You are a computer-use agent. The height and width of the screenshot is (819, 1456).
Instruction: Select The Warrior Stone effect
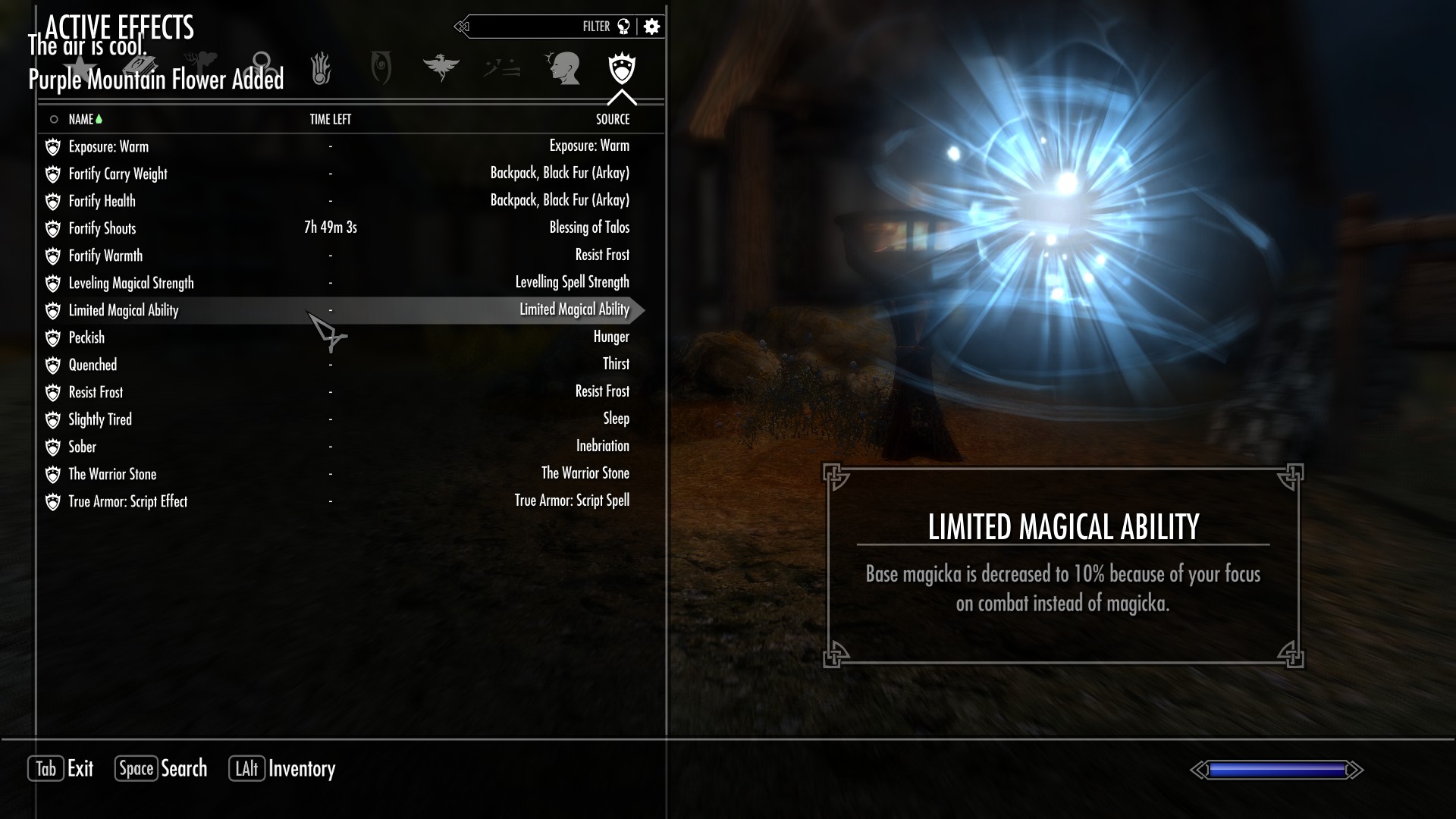(112, 474)
